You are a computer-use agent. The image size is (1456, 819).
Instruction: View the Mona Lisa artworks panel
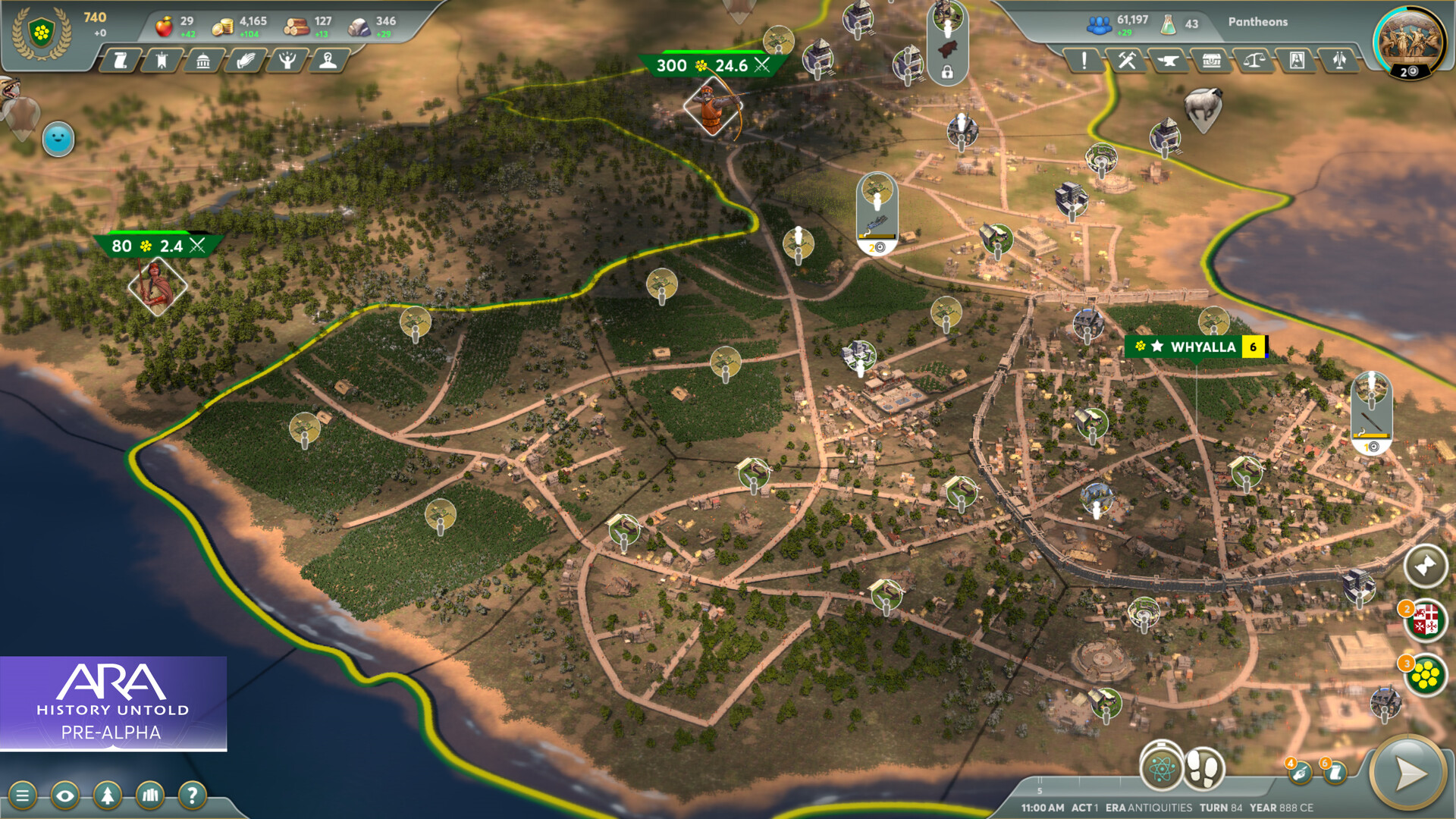[x=1297, y=61]
